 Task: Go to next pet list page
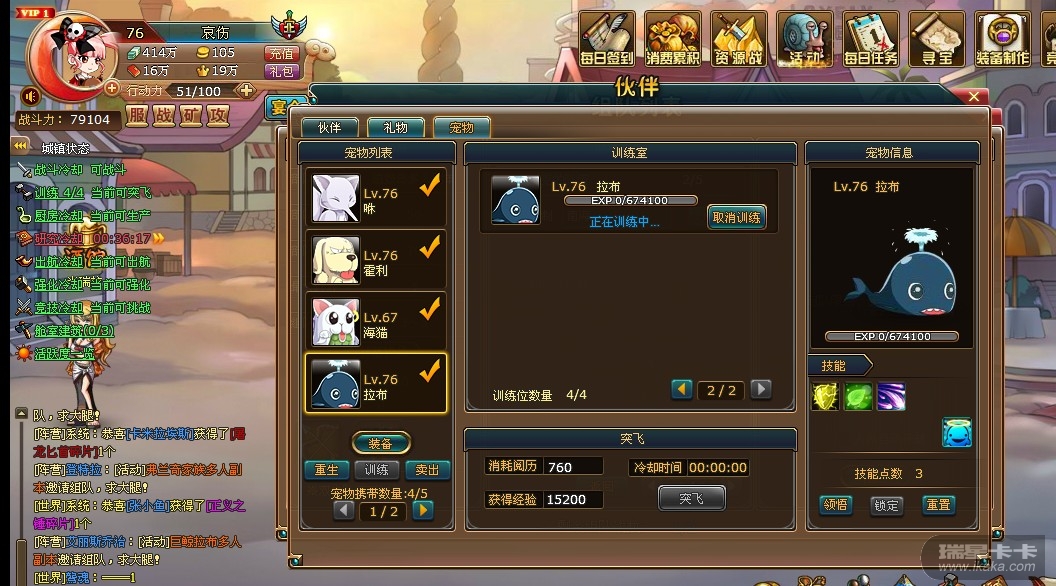[423, 510]
